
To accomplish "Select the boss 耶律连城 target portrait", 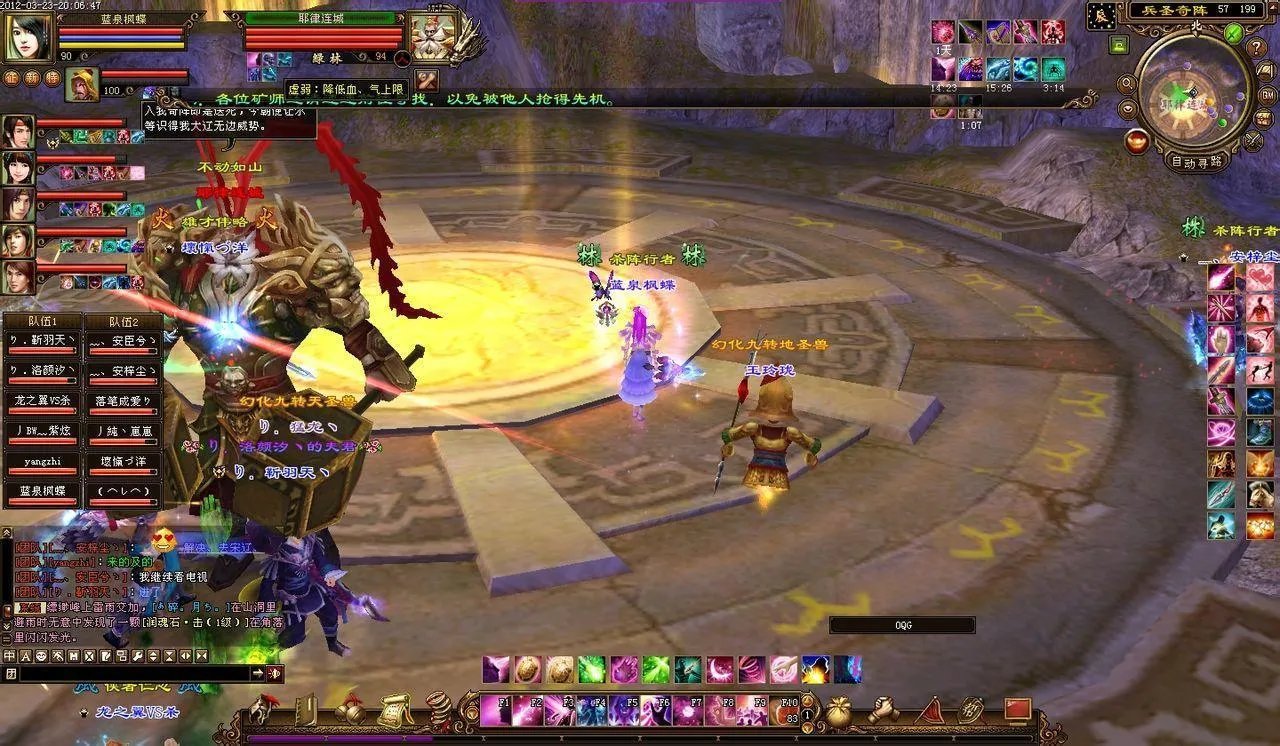I will click(432, 37).
